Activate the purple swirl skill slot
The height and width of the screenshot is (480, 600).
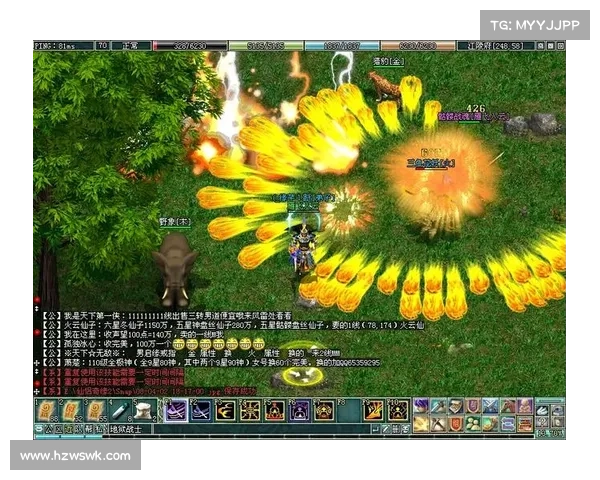[x=176, y=410]
